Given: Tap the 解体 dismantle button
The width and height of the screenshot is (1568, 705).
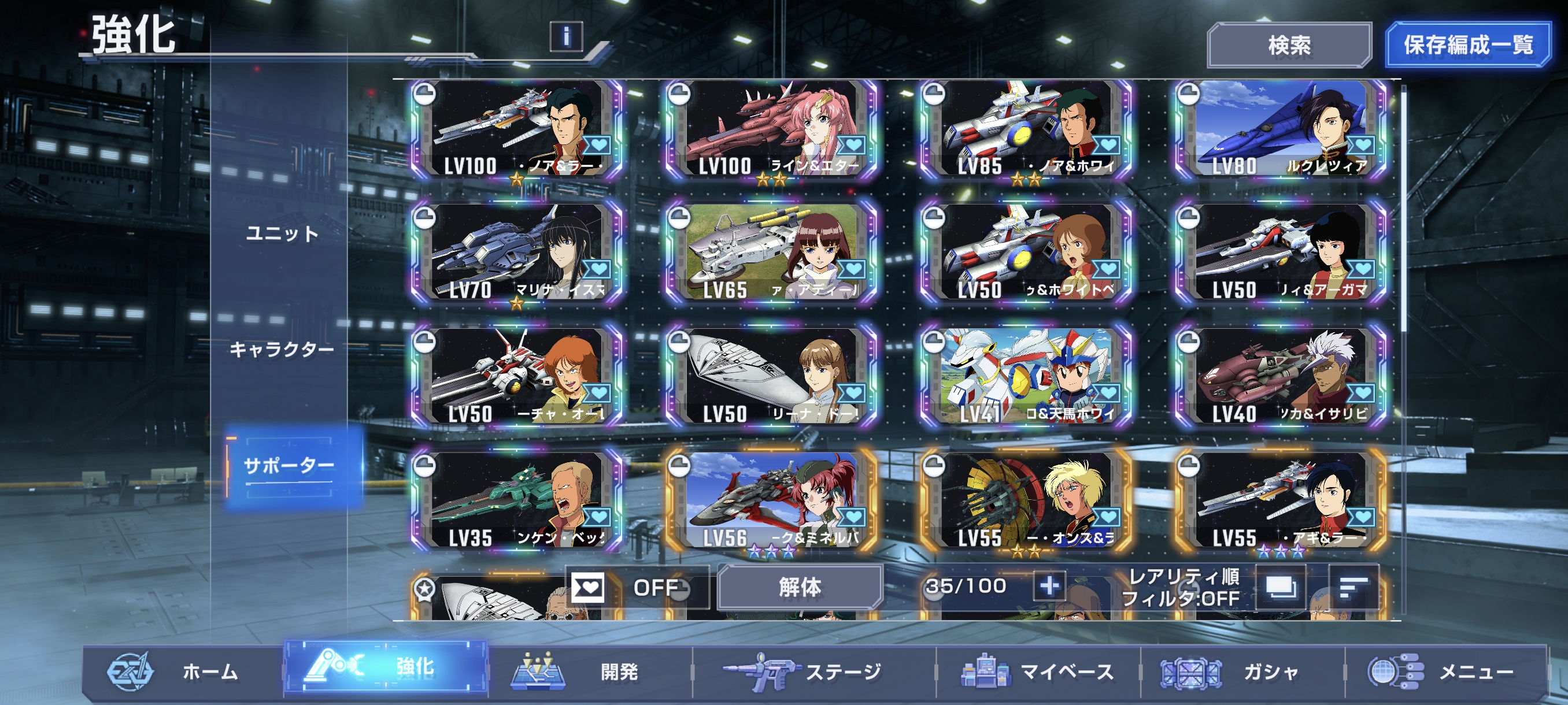Looking at the screenshot, I should click(799, 588).
